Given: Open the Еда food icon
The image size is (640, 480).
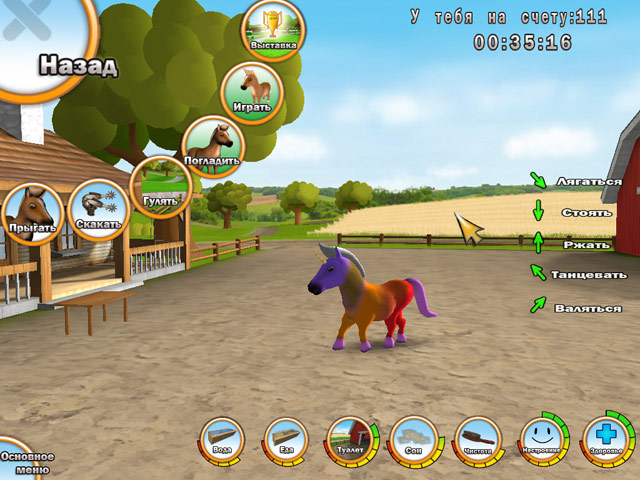Looking at the screenshot, I should [286, 440].
